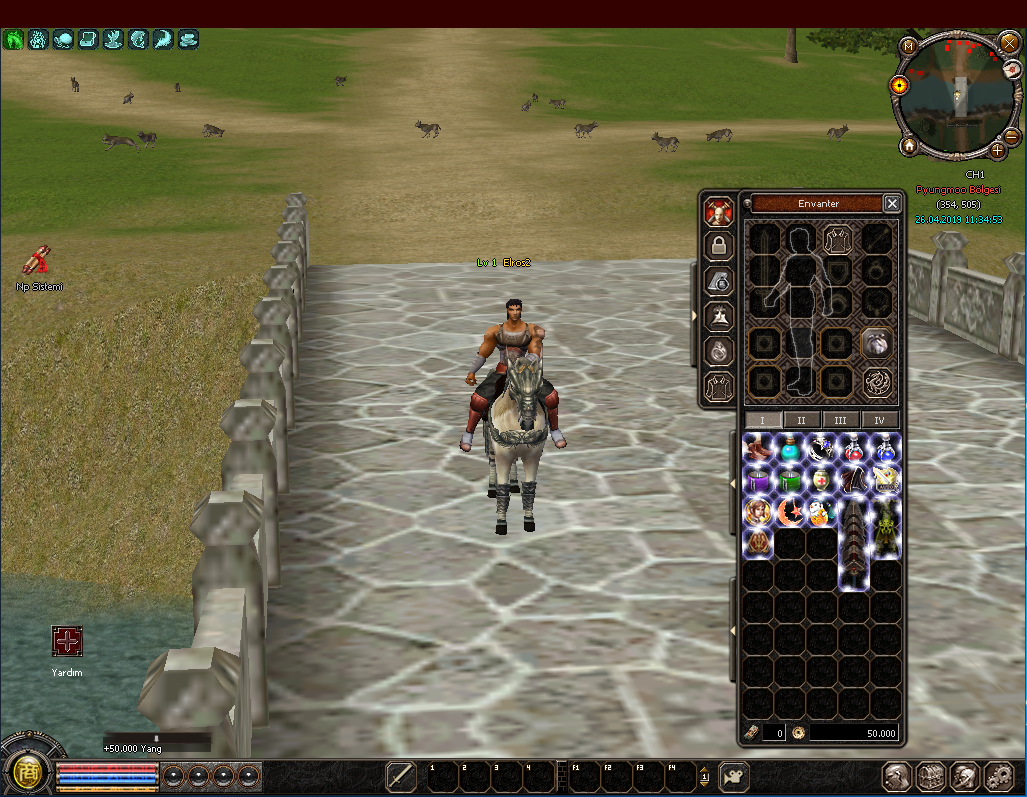Open the Yardım help icon

67,642
